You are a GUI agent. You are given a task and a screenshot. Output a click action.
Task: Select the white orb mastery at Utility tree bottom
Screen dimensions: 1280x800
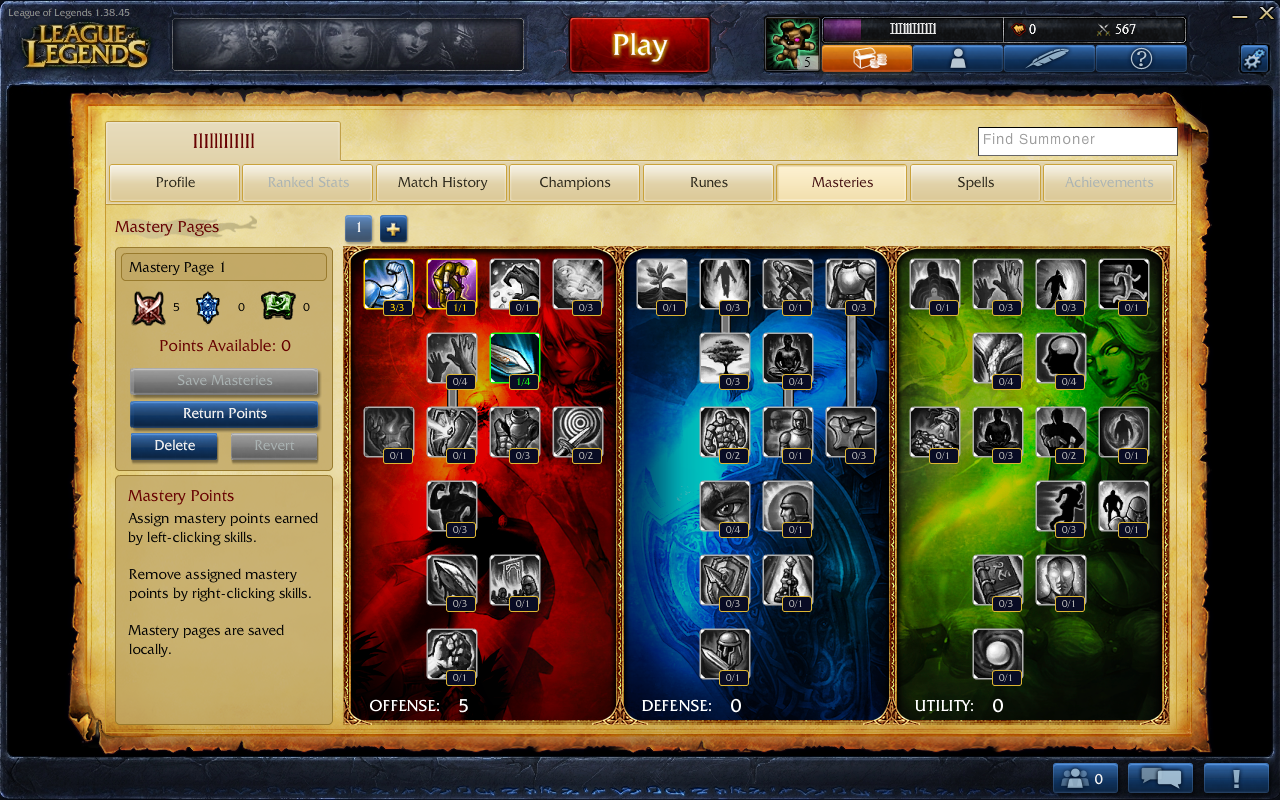click(996, 654)
